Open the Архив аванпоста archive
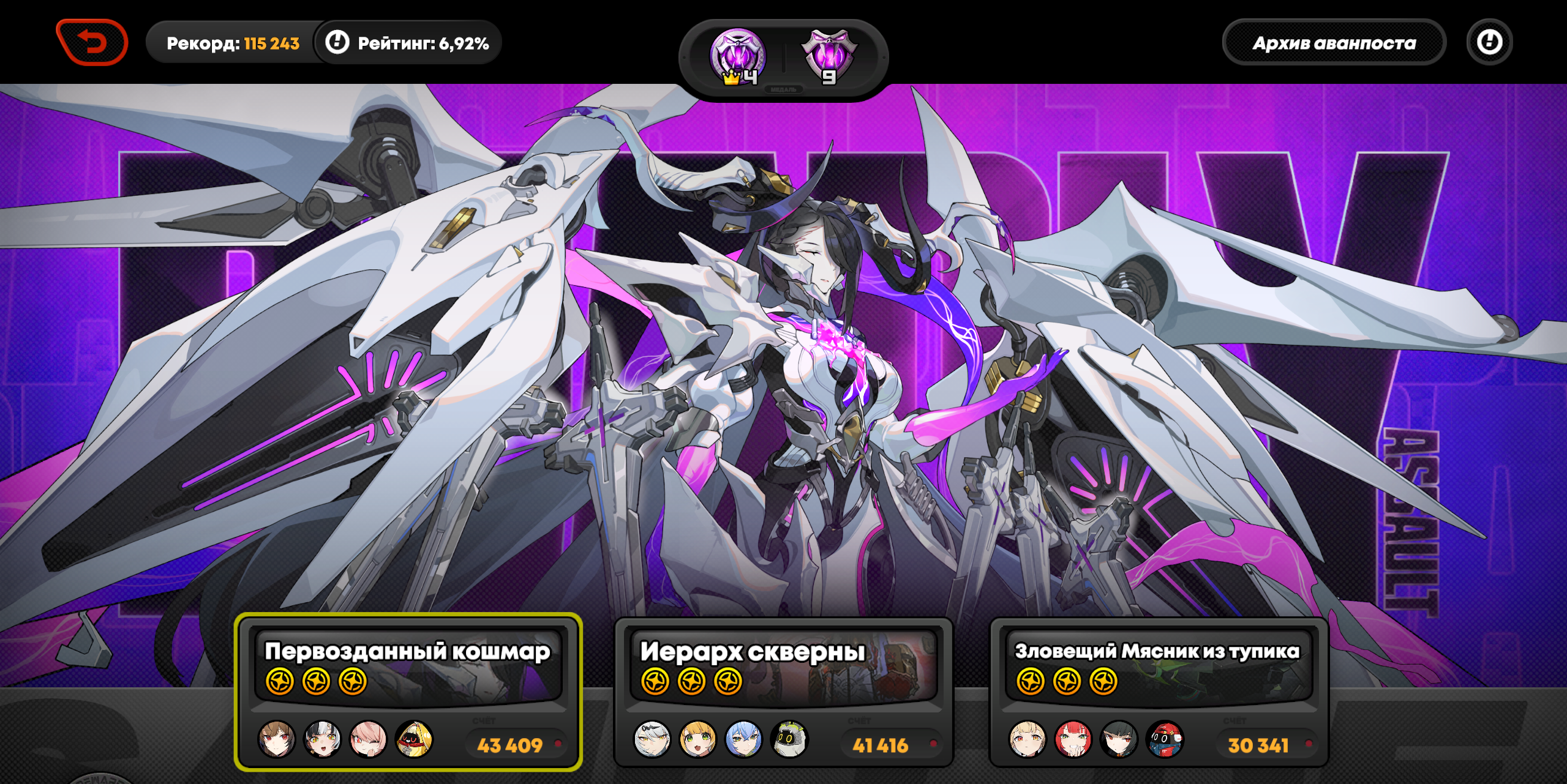 pyautogui.click(x=1334, y=43)
